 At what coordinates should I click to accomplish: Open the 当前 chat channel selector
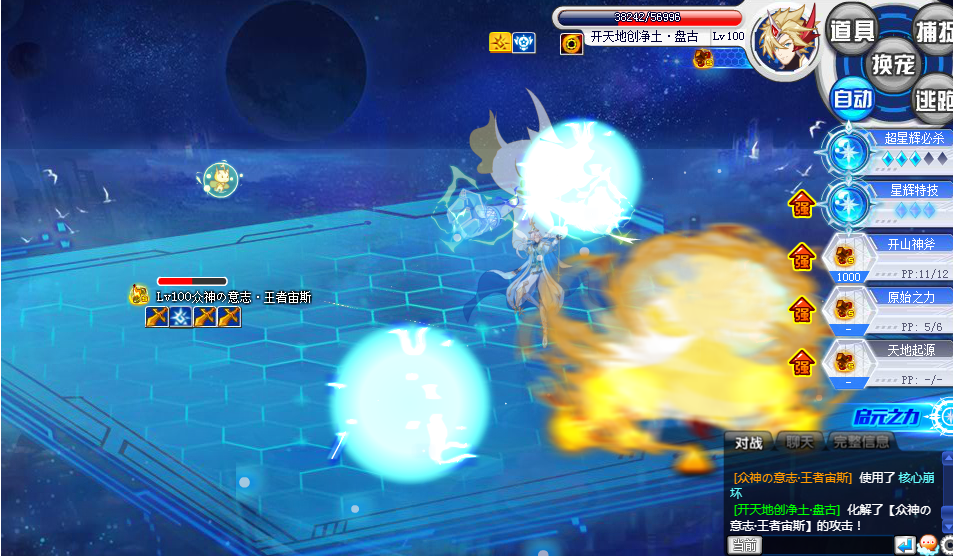(745, 545)
